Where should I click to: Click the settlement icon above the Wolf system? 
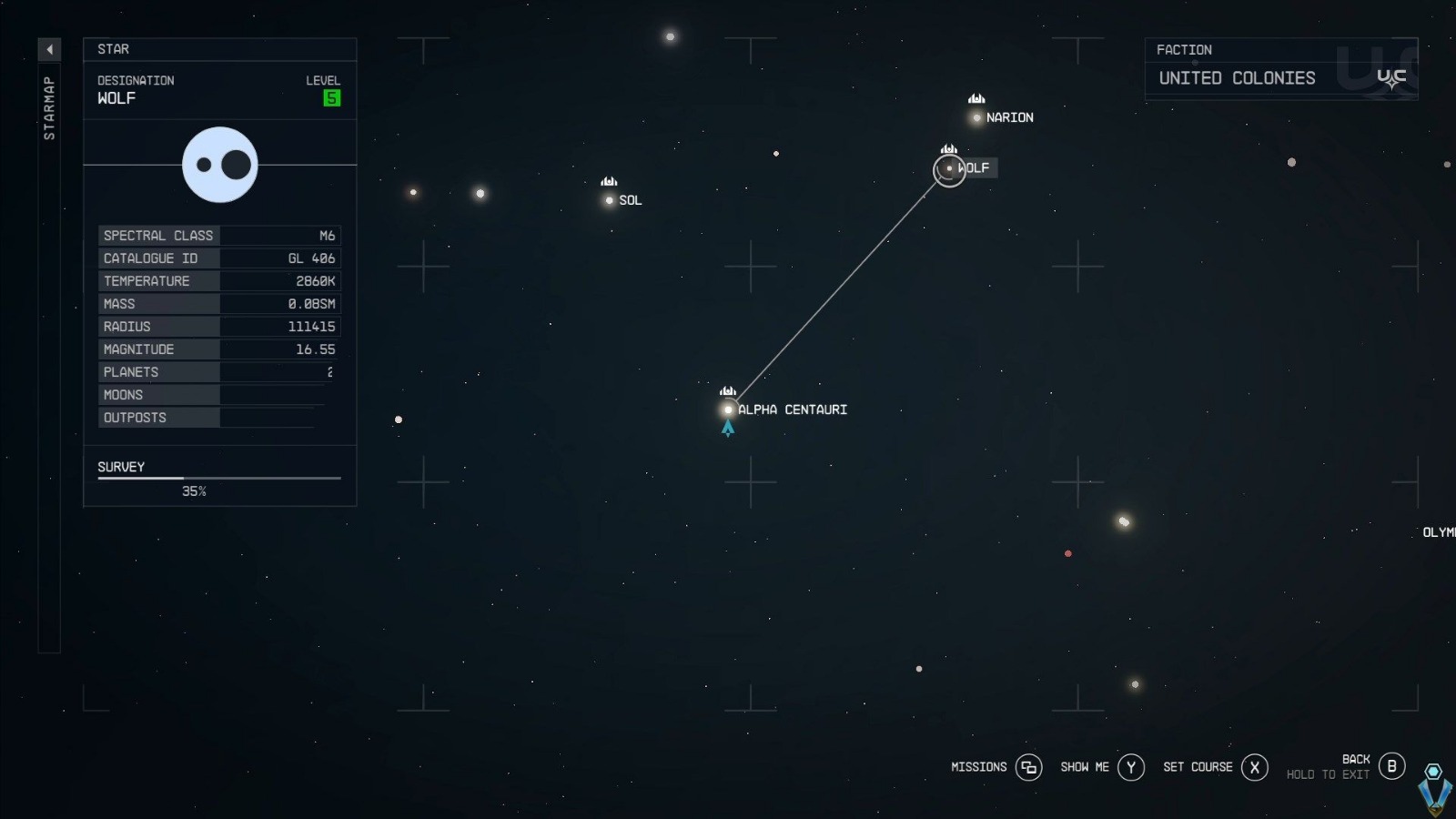[949, 148]
